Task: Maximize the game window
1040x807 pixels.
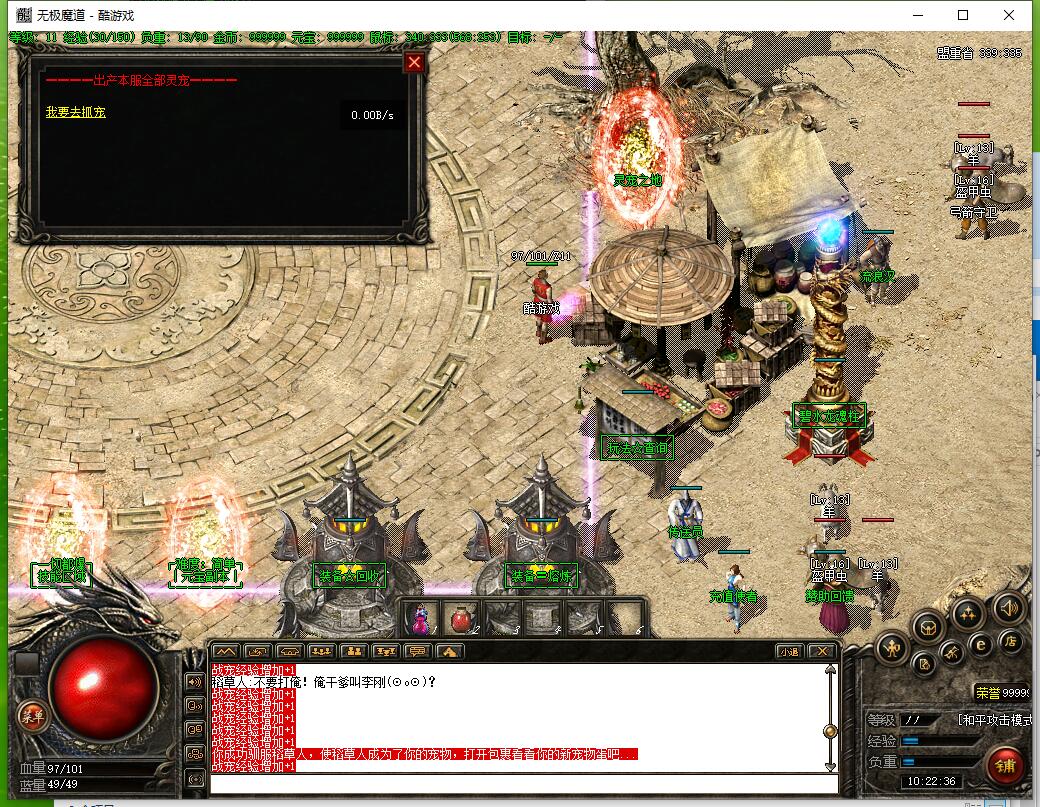Action: 963,15
